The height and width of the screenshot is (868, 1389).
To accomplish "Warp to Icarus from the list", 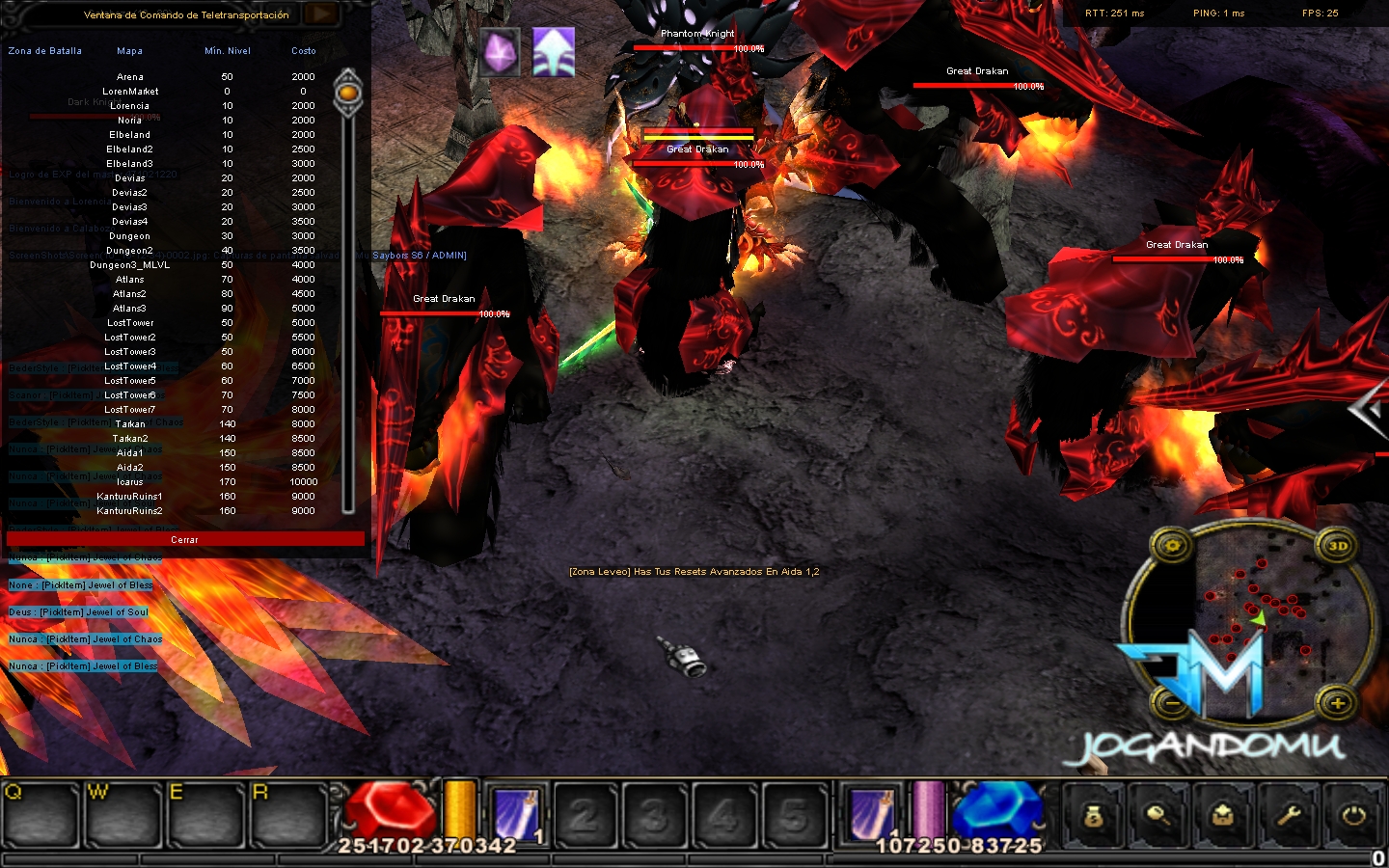I will click(x=130, y=482).
